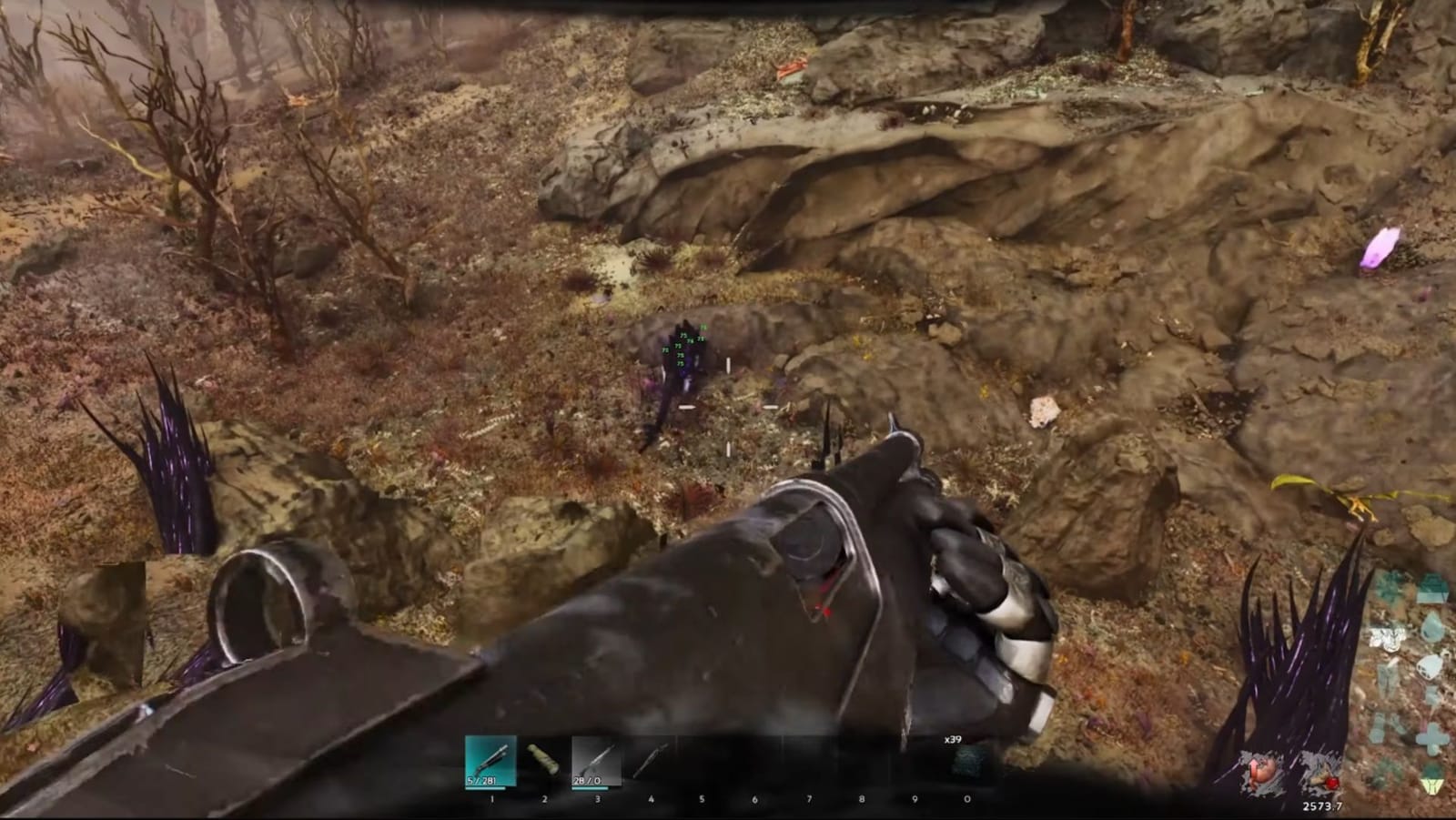Select the shotgun in hotbar slot 1
Screen dimensions: 1456x820
pos(491,763)
